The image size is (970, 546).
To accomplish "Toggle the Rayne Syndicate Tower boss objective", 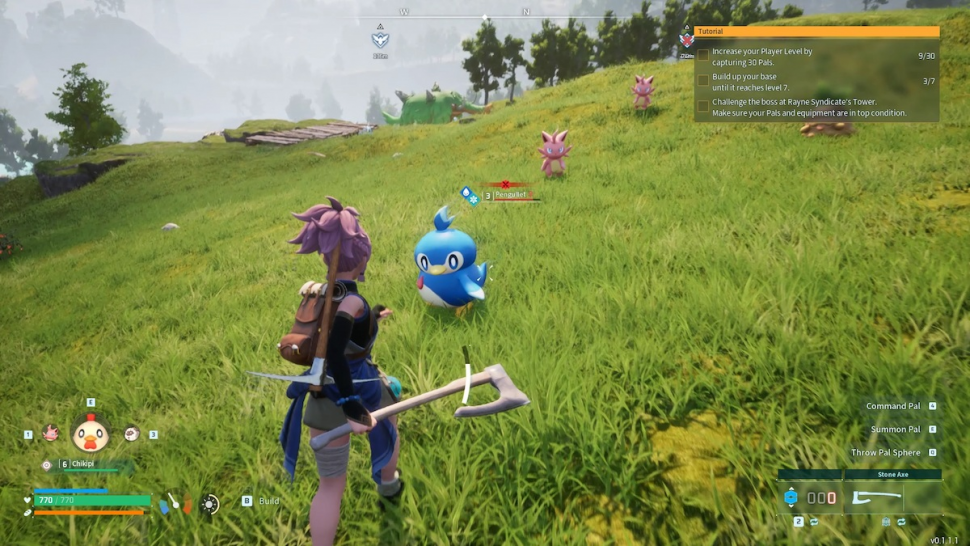I will (x=703, y=105).
